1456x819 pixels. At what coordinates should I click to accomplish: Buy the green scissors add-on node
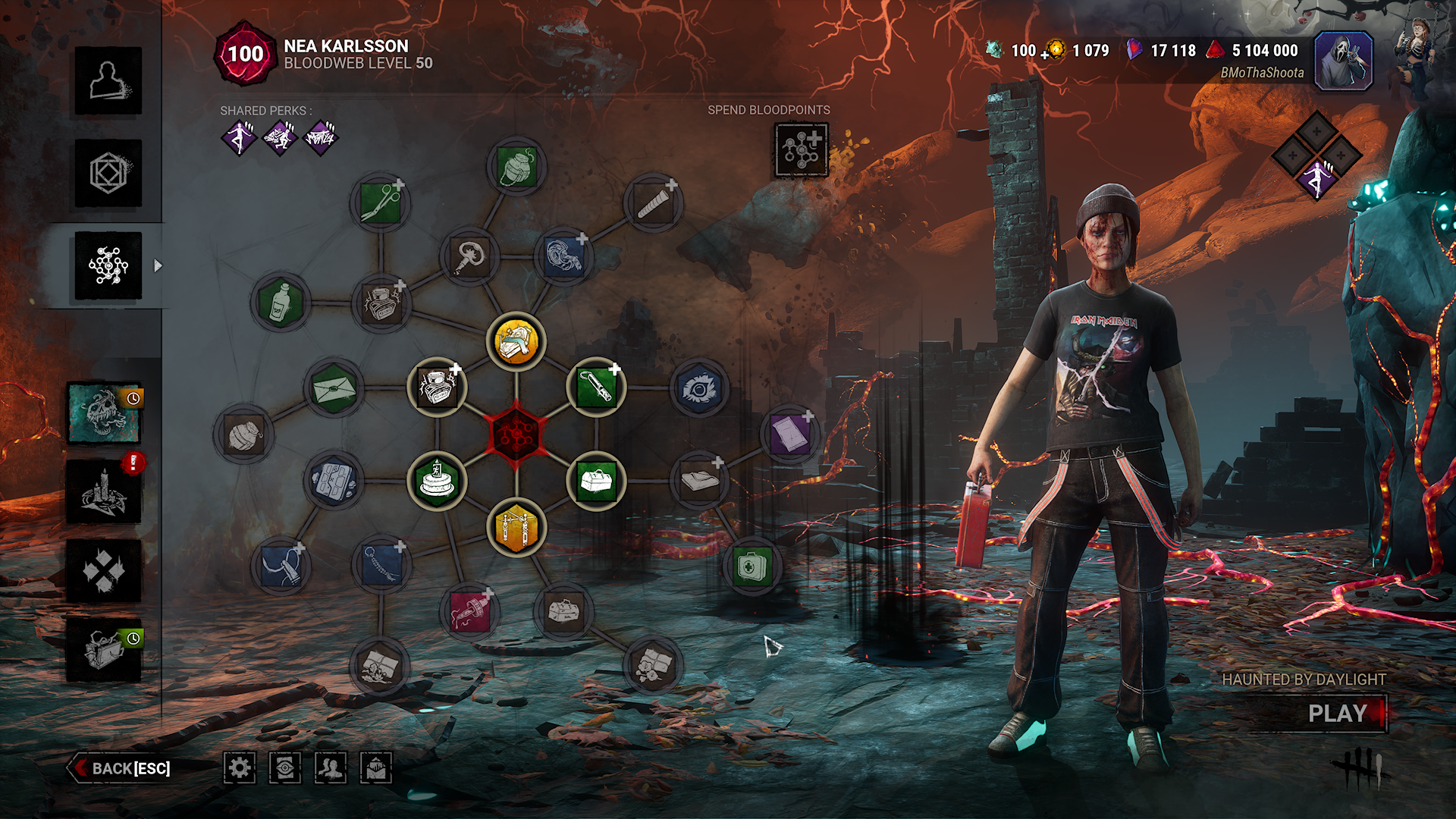[381, 202]
